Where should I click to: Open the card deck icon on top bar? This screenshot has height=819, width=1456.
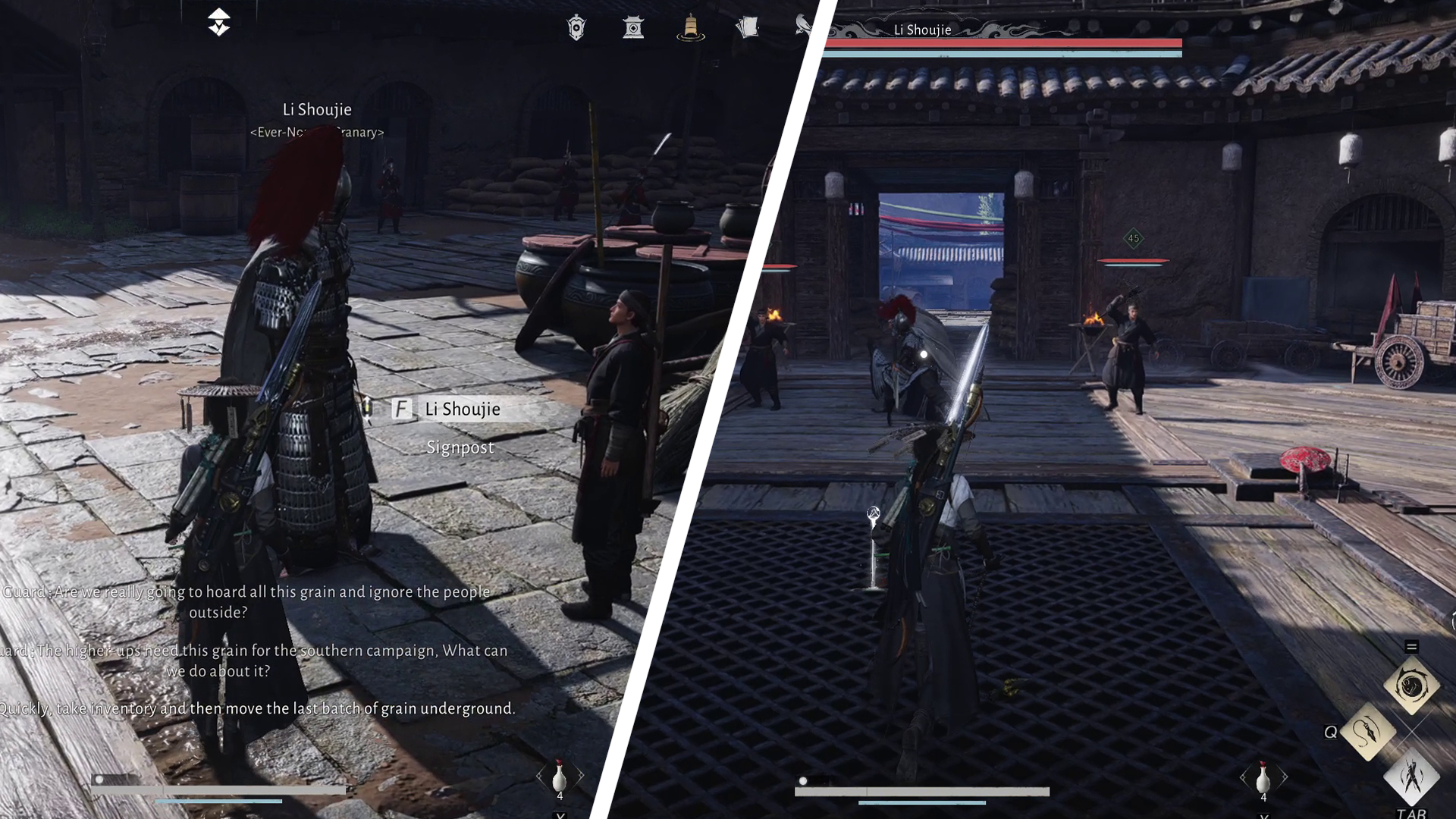749,28
